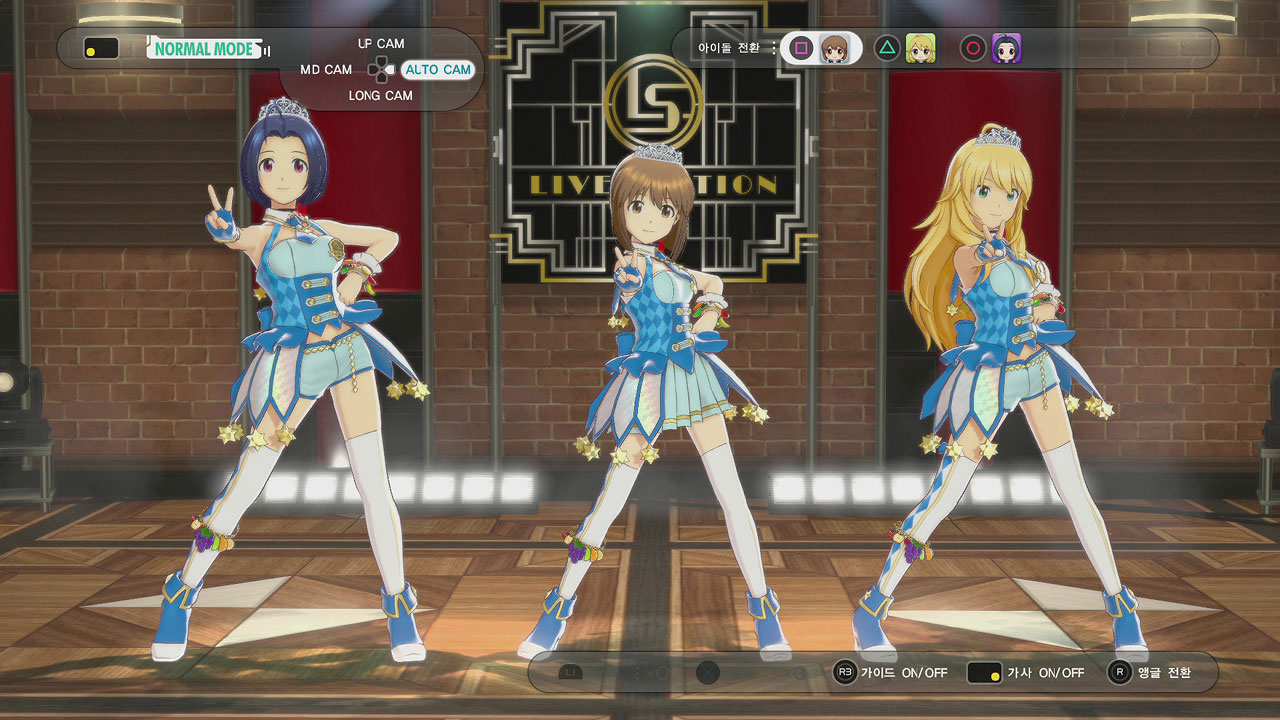Toggle the 가이드 ON/OFF guide option

(x=903, y=673)
